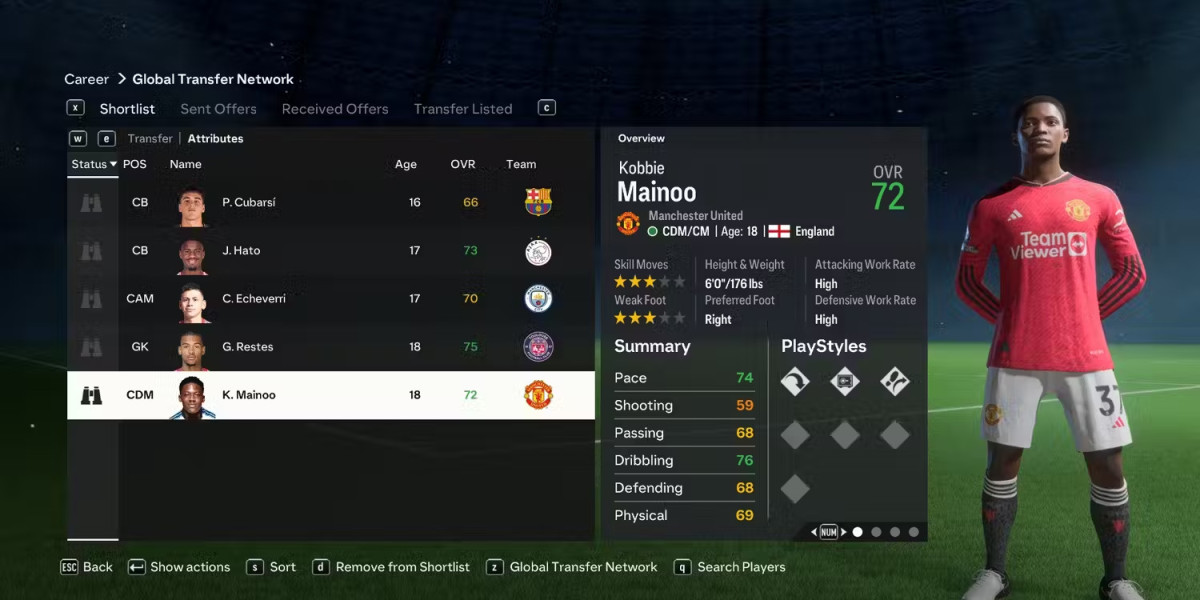Open the Sent Offers tab
The width and height of the screenshot is (1200, 600).
tap(218, 109)
